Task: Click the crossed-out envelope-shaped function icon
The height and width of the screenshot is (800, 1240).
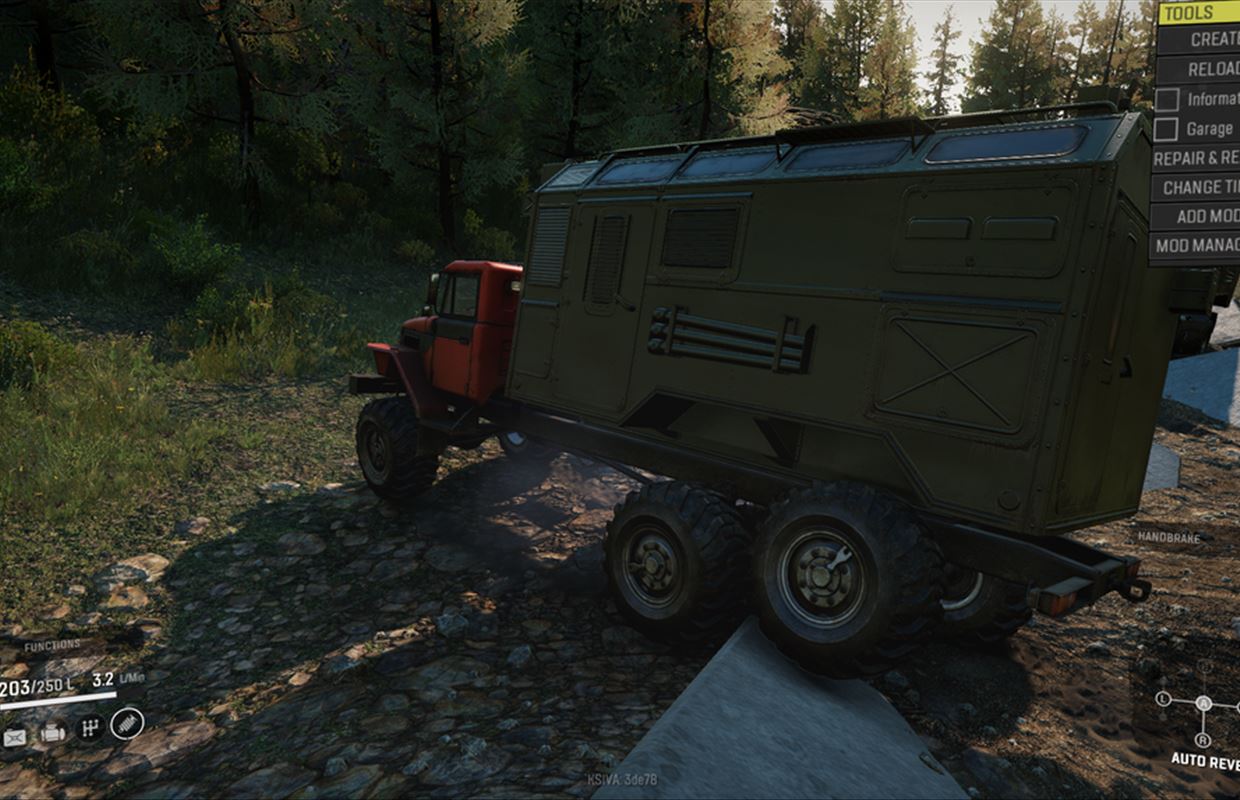Action: click(x=15, y=738)
